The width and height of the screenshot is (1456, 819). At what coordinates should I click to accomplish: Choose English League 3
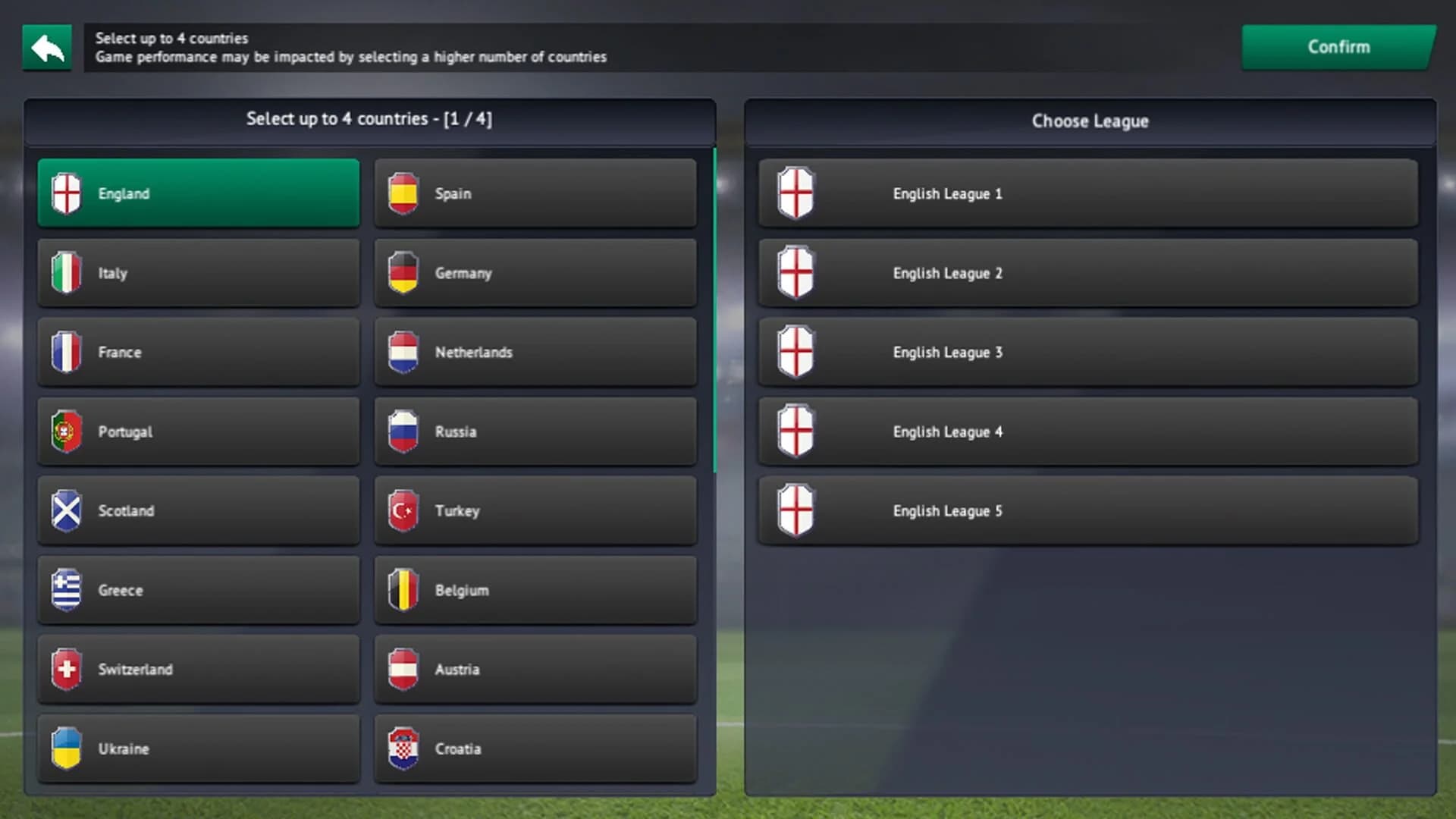(1087, 352)
